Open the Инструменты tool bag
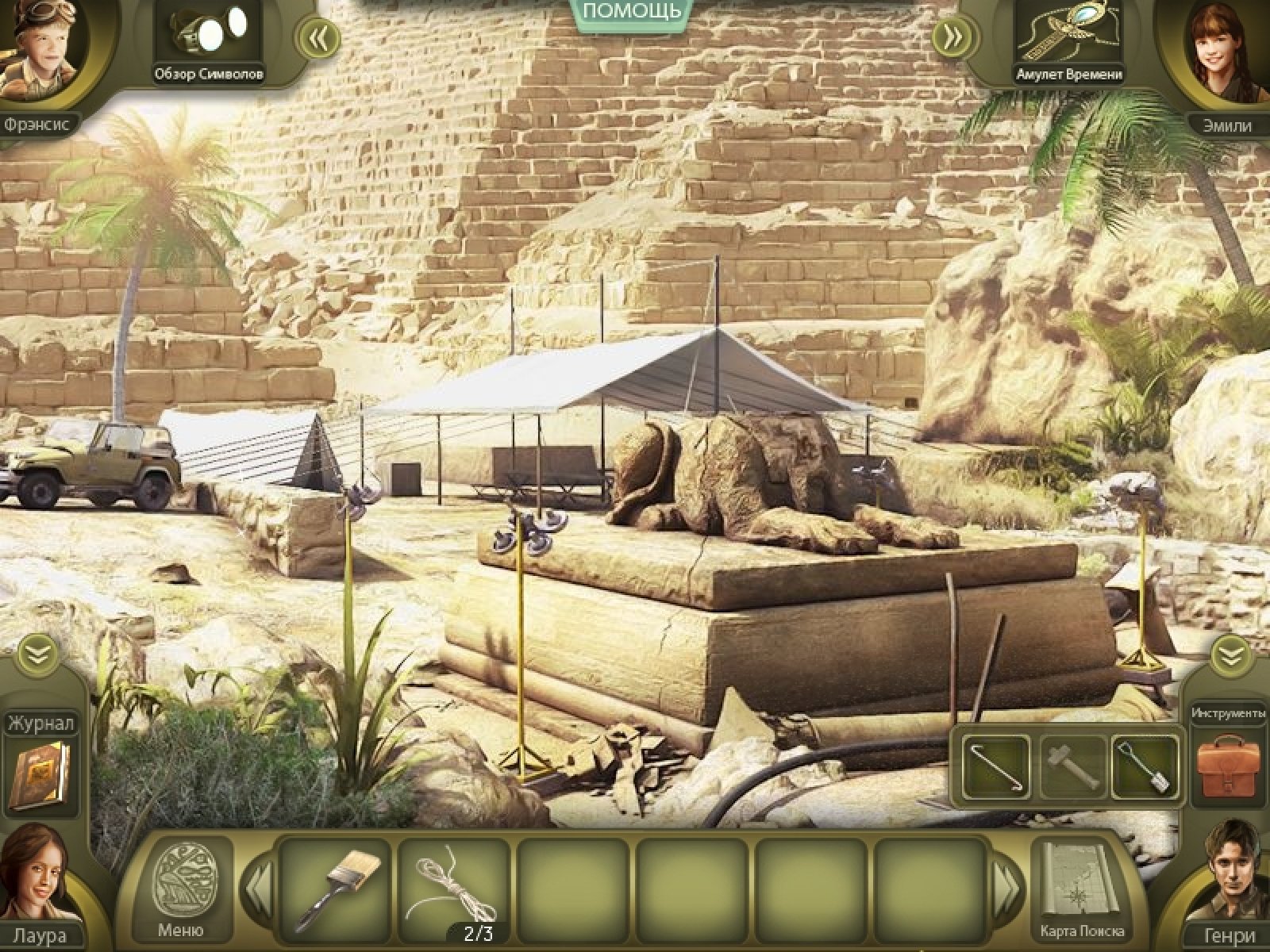Viewport: 1270px width, 952px height. [x=1227, y=766]
